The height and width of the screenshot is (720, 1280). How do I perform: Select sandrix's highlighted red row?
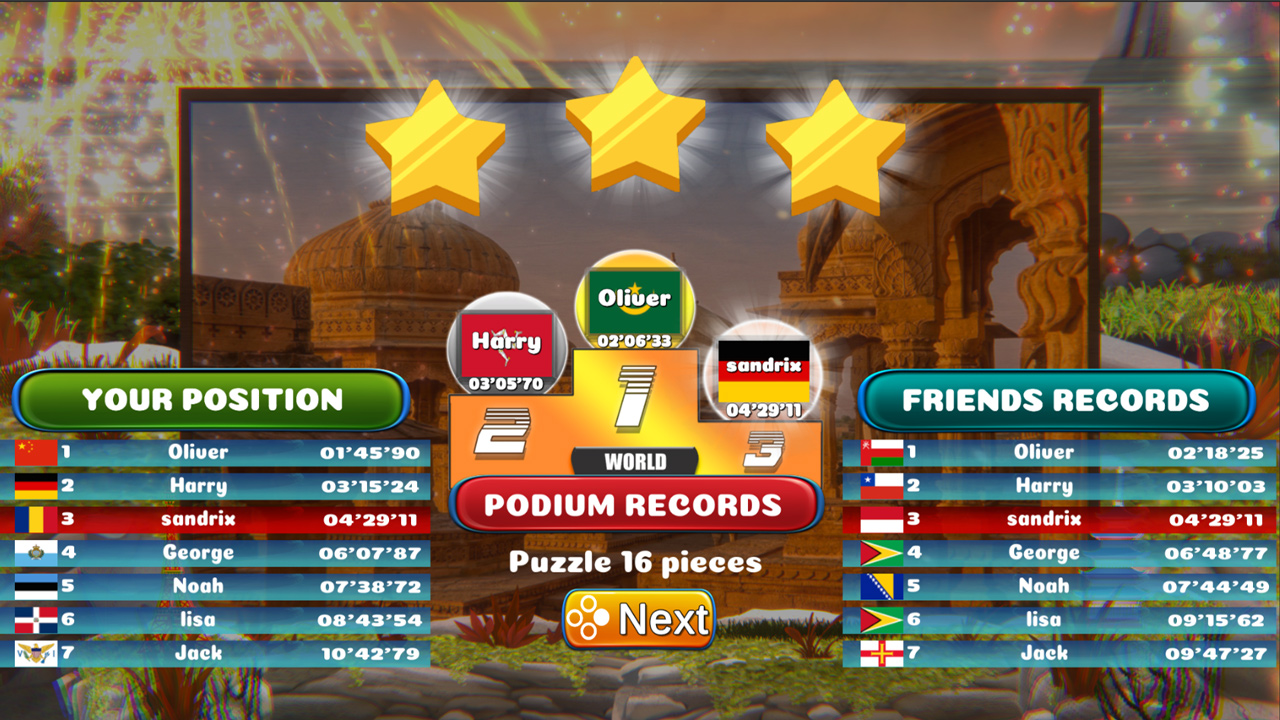(x=213, y=519)
